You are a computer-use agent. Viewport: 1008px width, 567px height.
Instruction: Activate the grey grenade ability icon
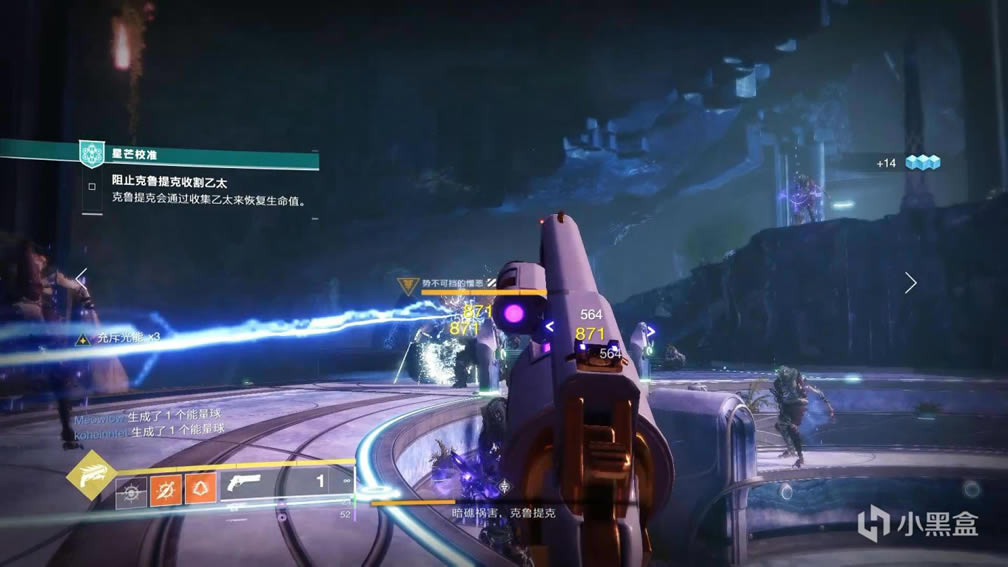[131, 491]
